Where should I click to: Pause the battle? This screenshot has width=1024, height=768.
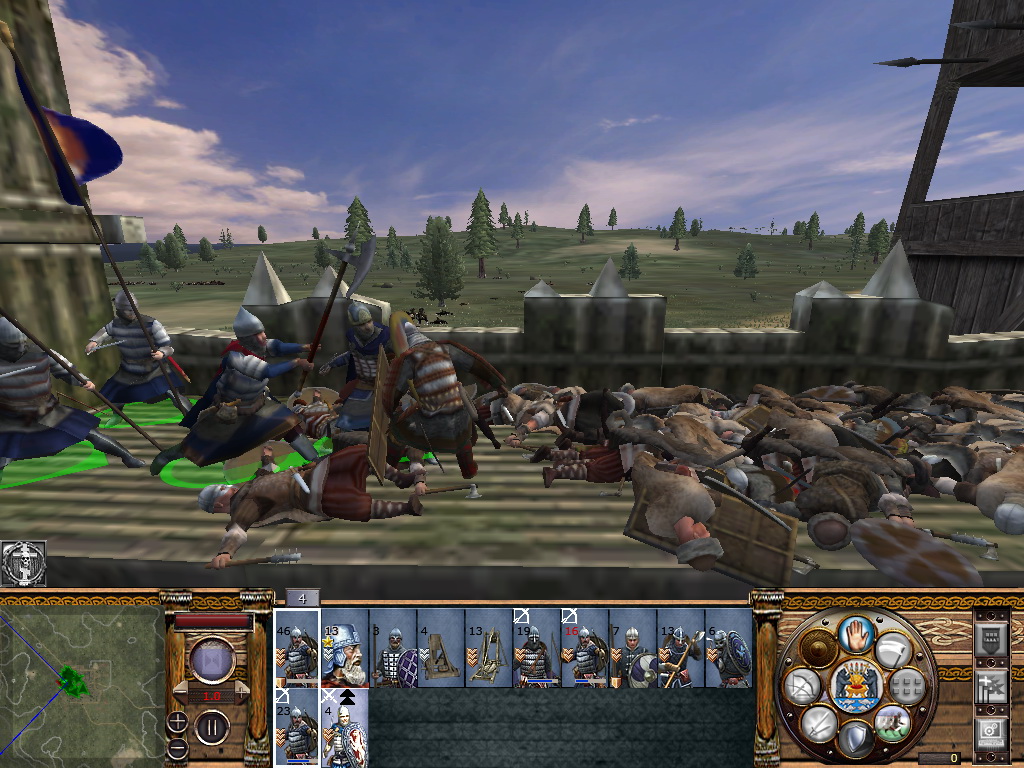pos(212,727)
